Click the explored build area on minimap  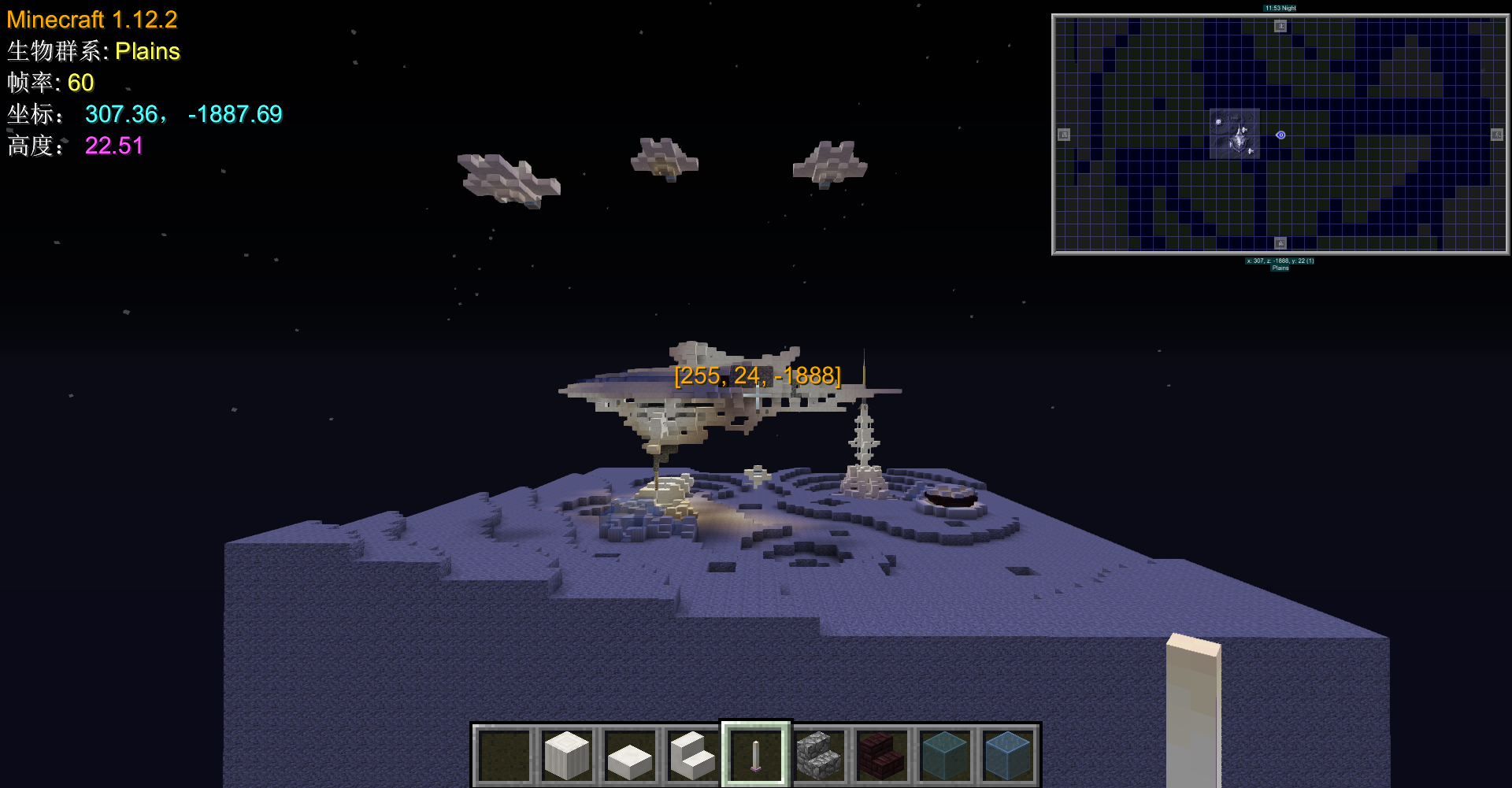point(1235,135)
